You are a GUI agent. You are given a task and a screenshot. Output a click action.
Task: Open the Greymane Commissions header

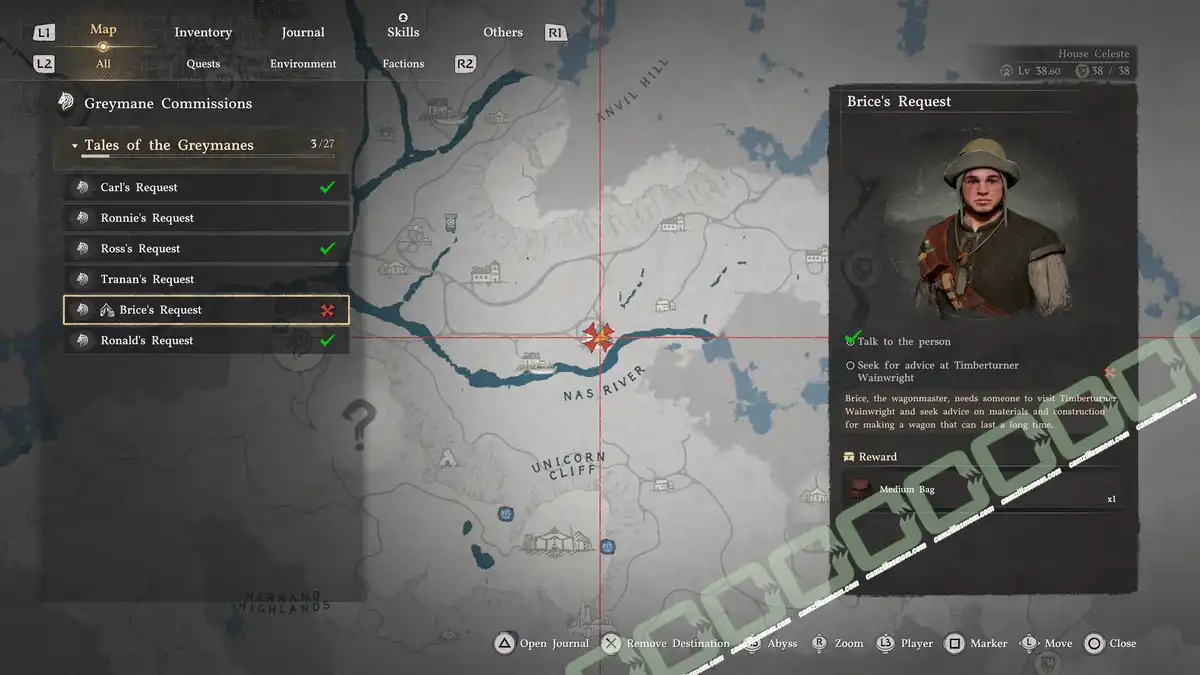pyautogui.click(x=168, y=103)
